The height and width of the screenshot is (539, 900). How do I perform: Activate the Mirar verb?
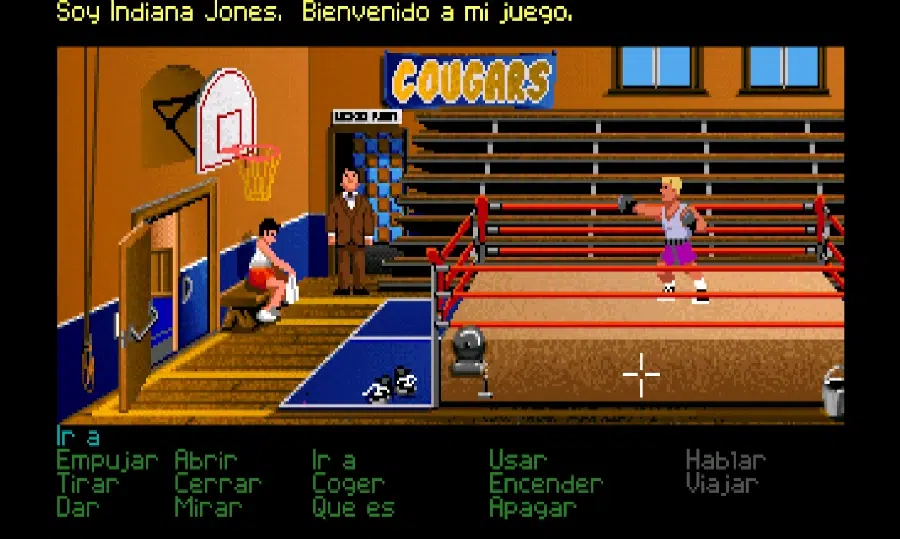click(x=208, y=507)
